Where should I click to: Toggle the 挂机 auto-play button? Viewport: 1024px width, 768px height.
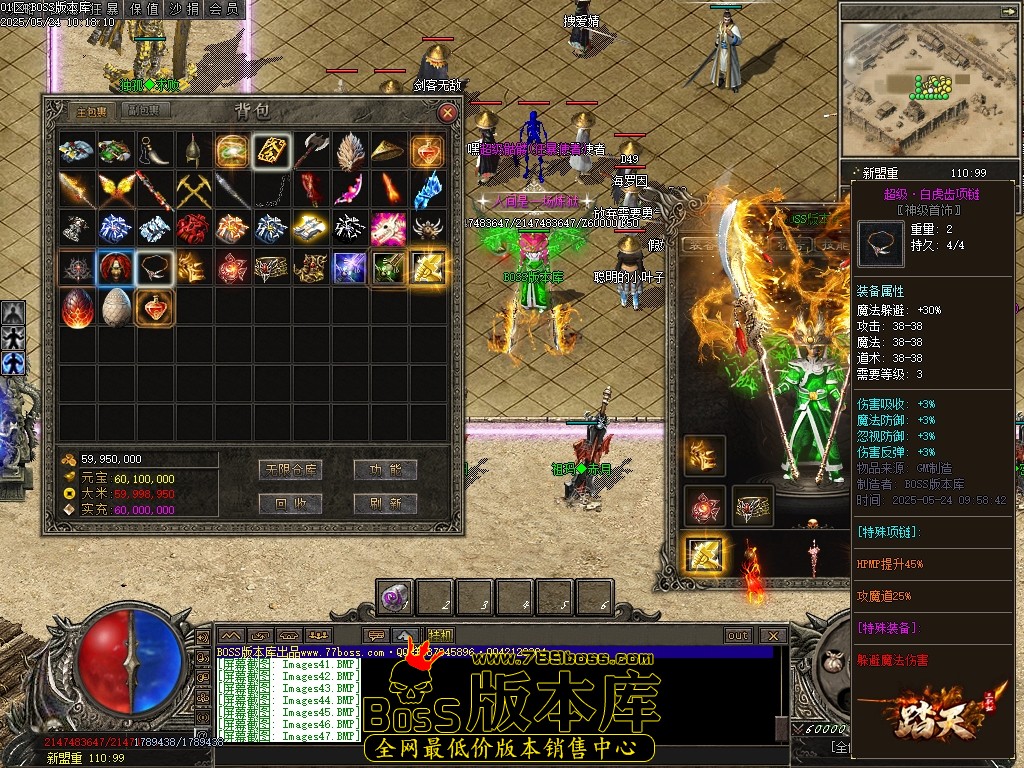tap(440, 635)
